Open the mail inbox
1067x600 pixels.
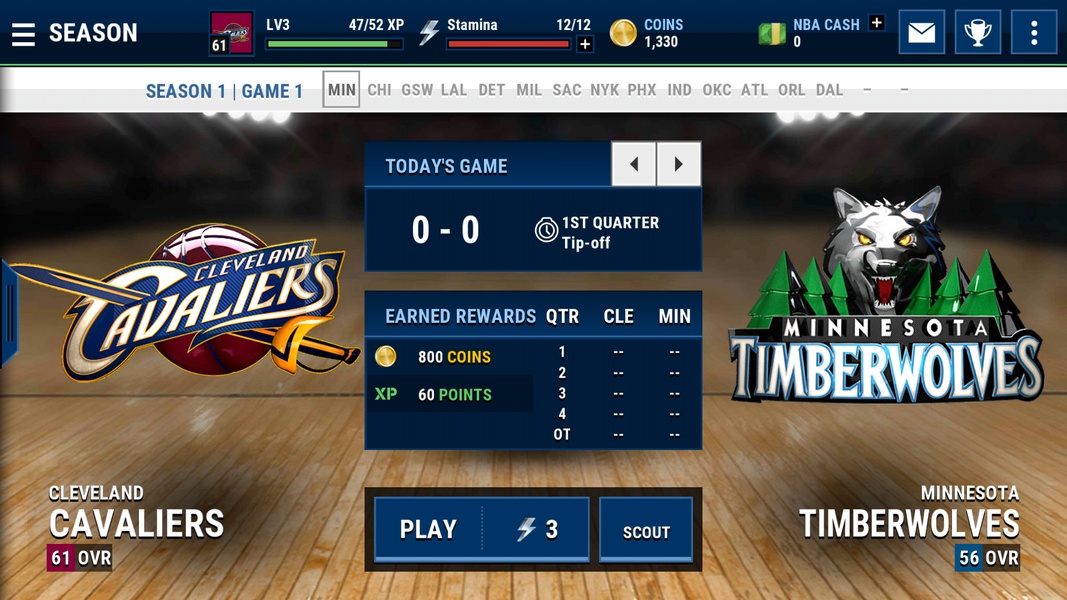[x=921, y=33]
